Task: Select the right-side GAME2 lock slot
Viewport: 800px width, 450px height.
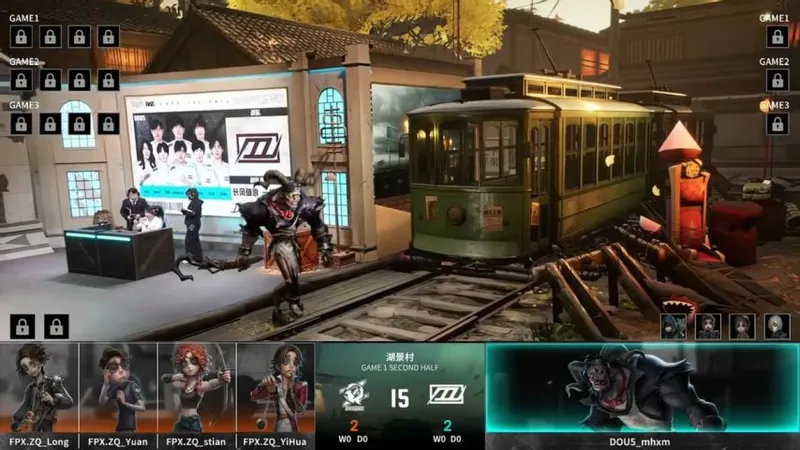Action: tap(776, 80)
